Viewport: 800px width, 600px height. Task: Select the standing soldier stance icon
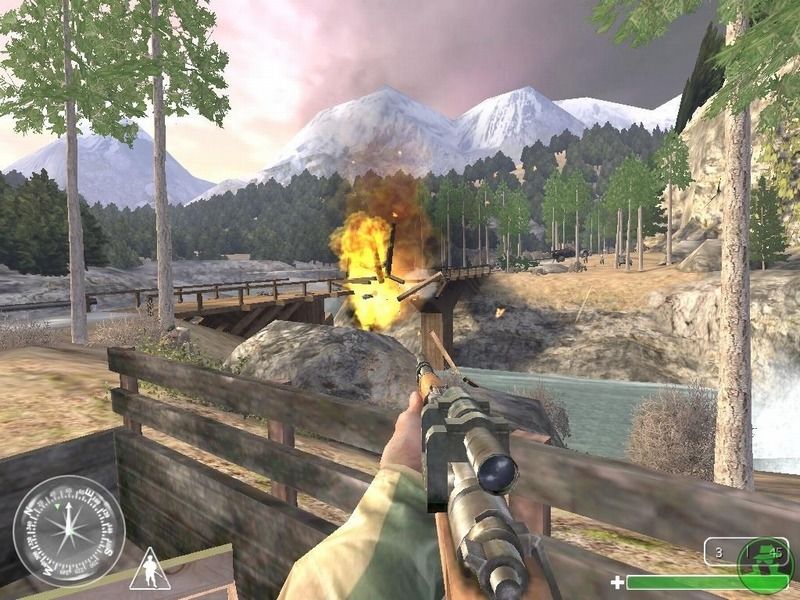tap(149, 569)
